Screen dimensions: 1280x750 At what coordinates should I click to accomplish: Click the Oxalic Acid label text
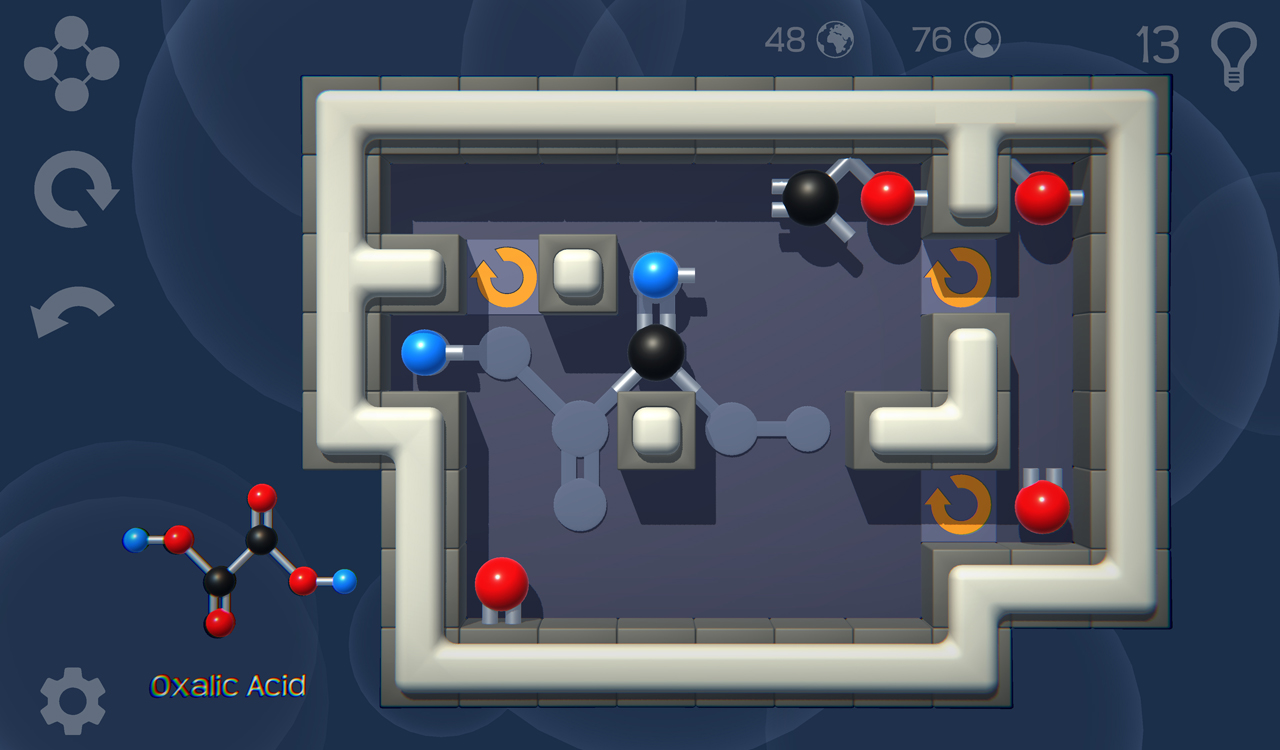click(228, 686)
